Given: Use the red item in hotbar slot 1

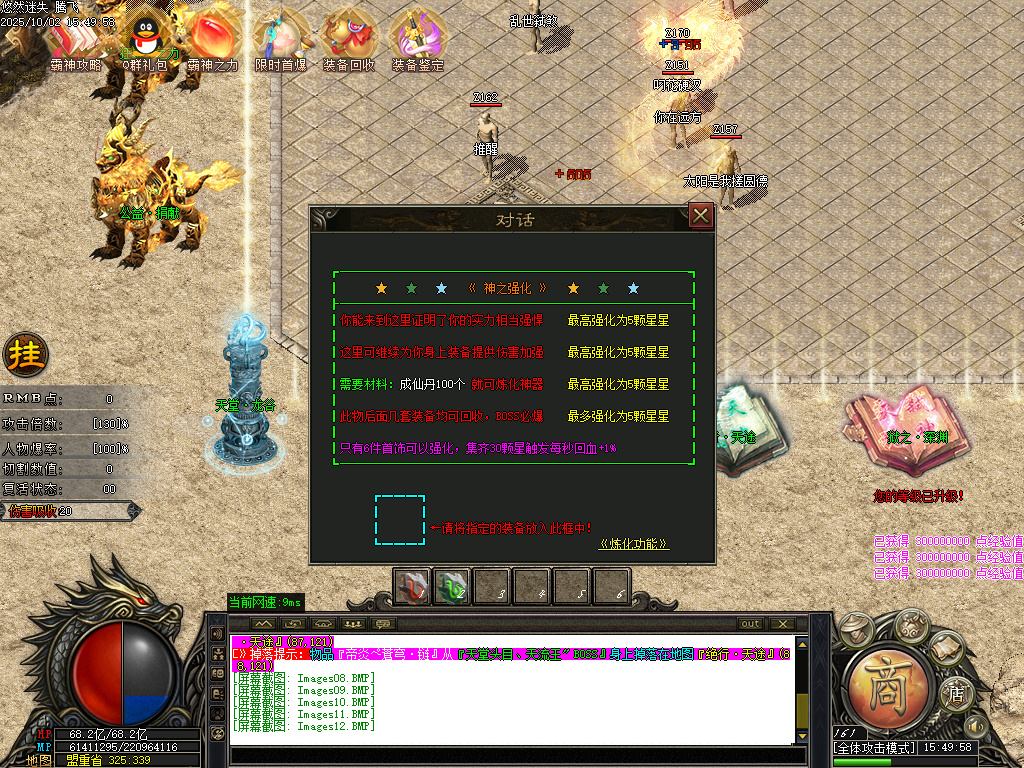Looking at the screenshot, I should (412, 587).
